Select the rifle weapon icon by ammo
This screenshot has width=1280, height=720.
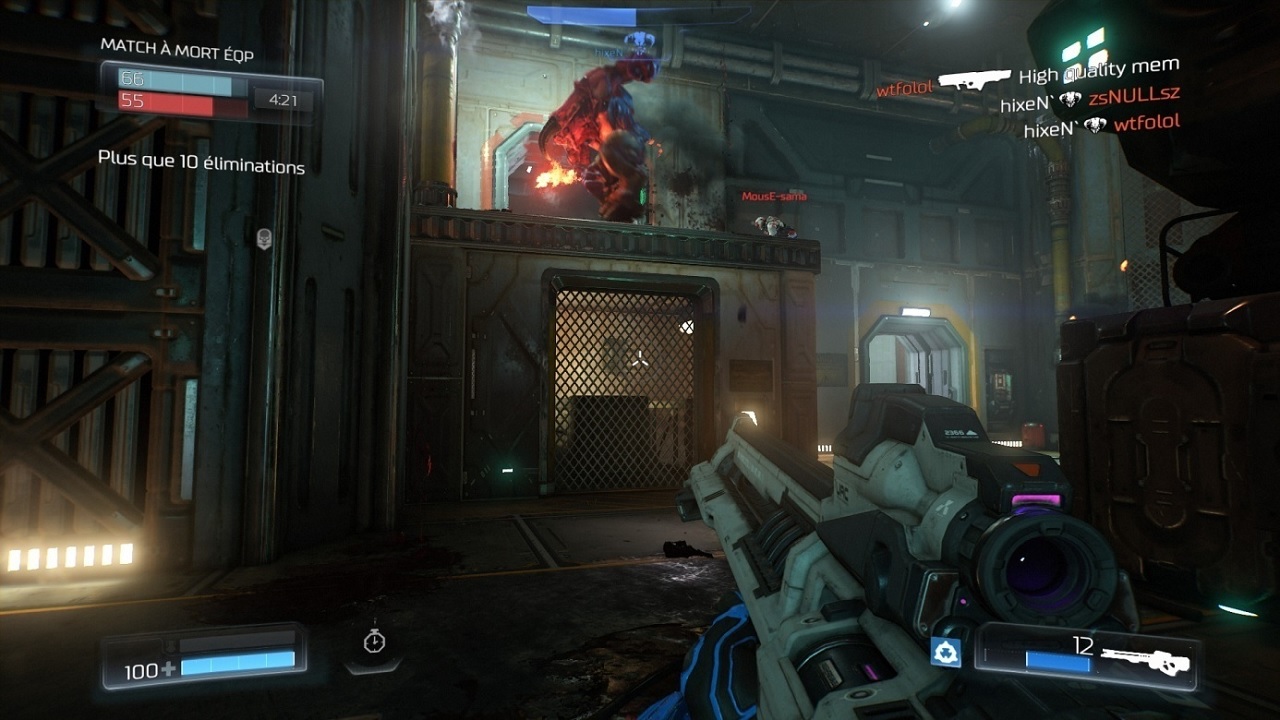(1145, 661)
